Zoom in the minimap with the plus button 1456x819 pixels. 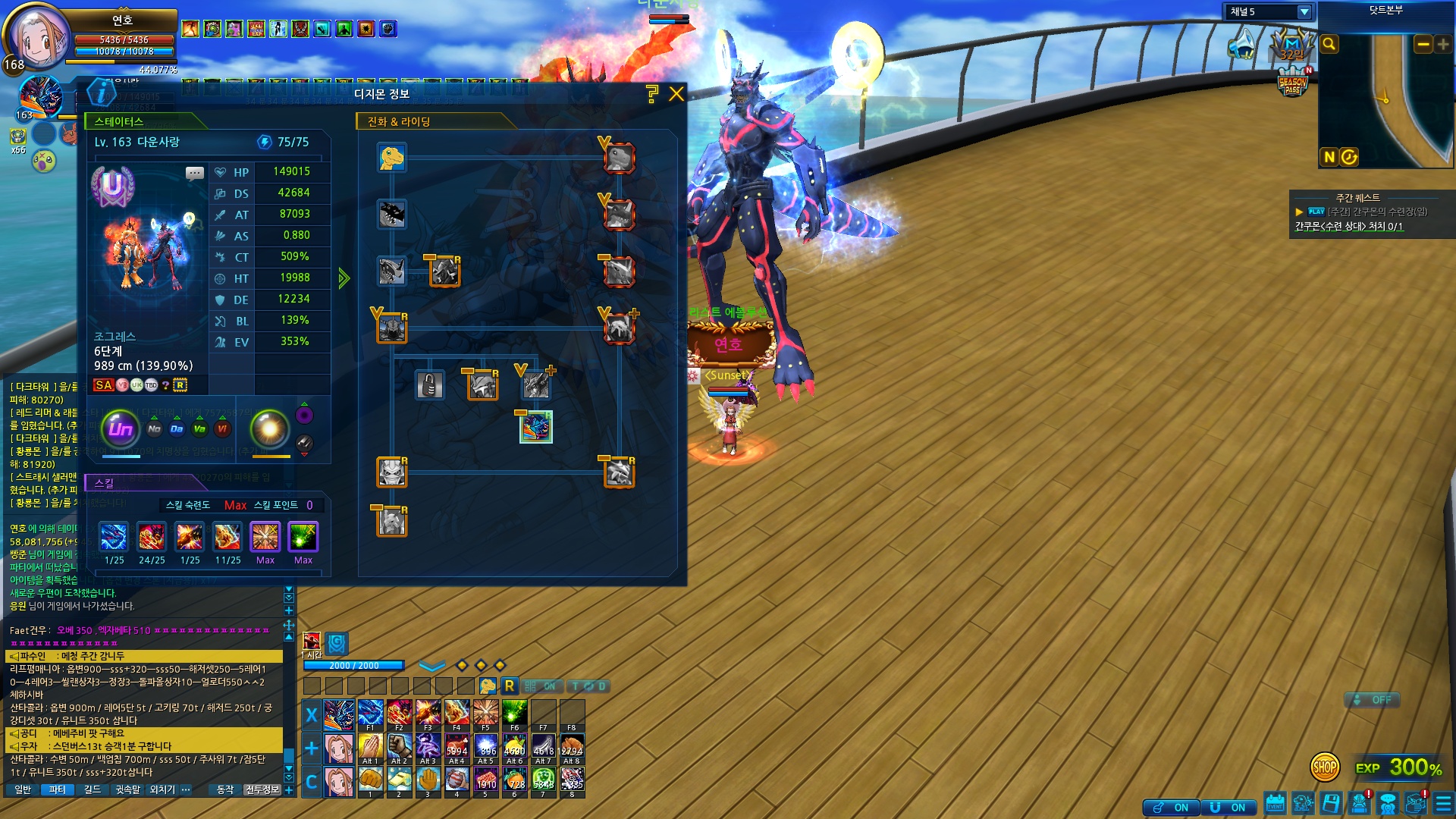1442,45
